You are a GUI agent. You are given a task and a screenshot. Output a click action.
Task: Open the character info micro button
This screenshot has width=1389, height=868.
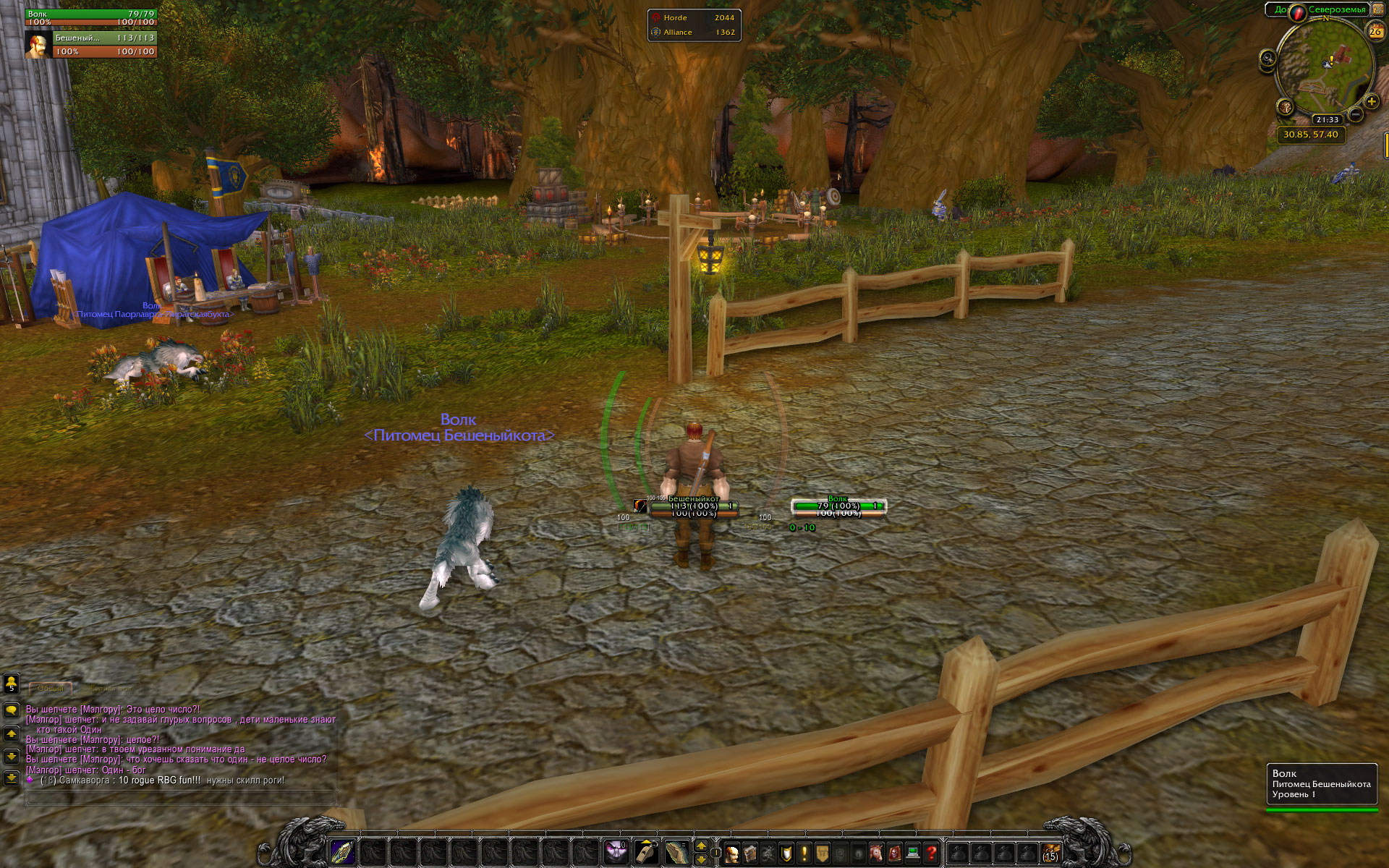tap(732, 854)
